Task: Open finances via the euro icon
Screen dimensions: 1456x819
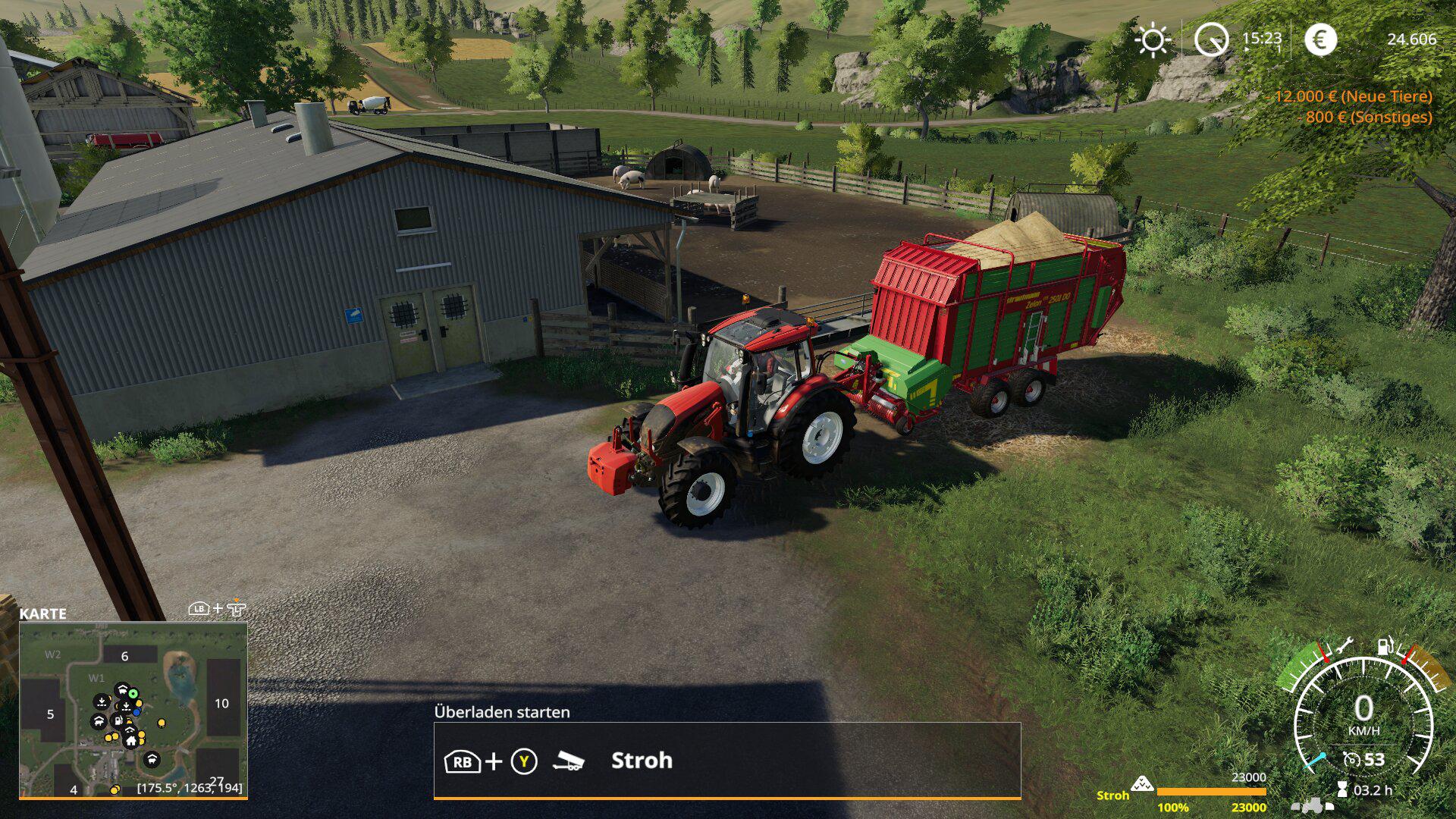Action: click(x=1319, y=39)
